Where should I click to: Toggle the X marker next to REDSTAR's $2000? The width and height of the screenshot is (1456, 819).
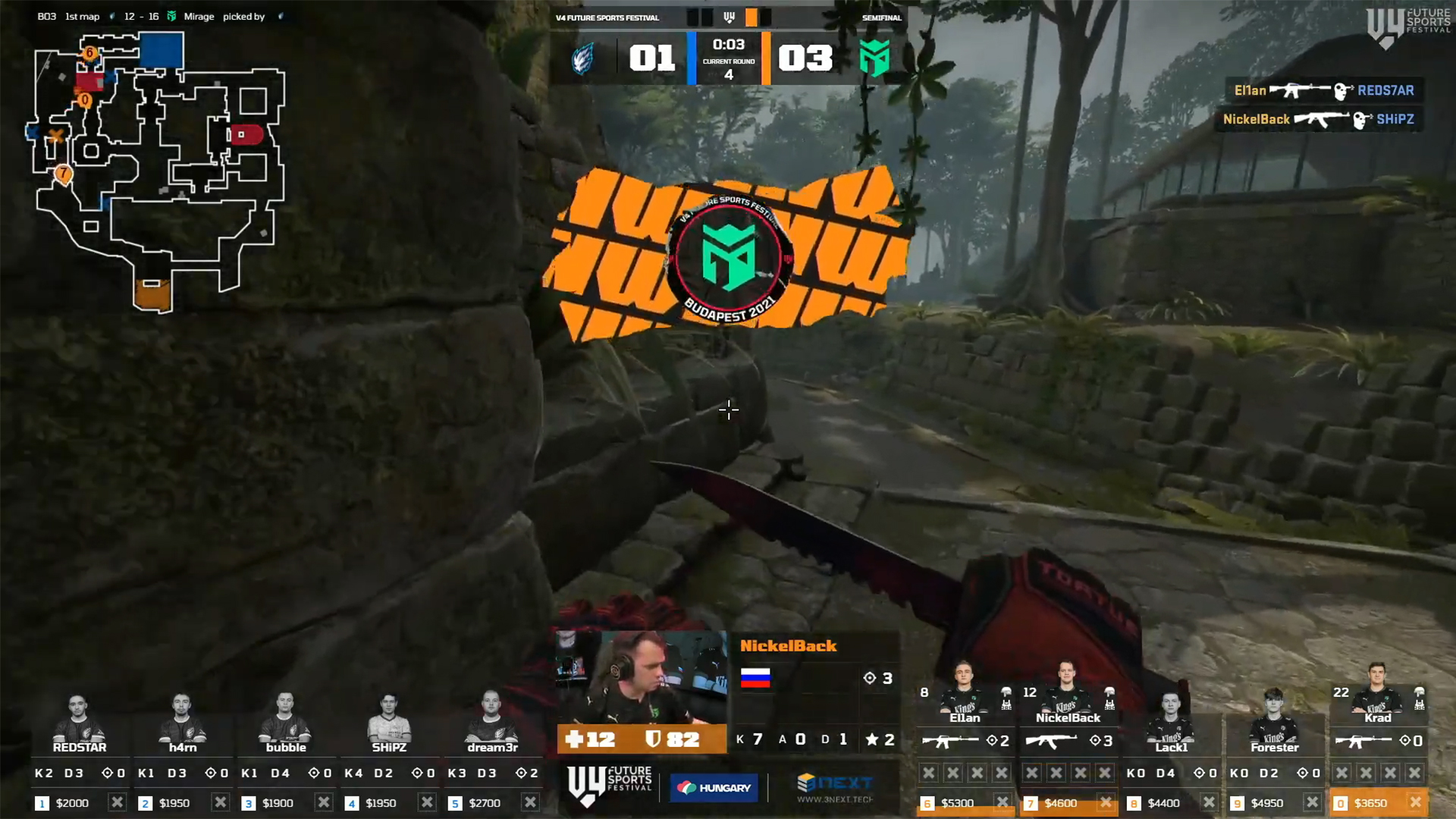tap(118, 802)
